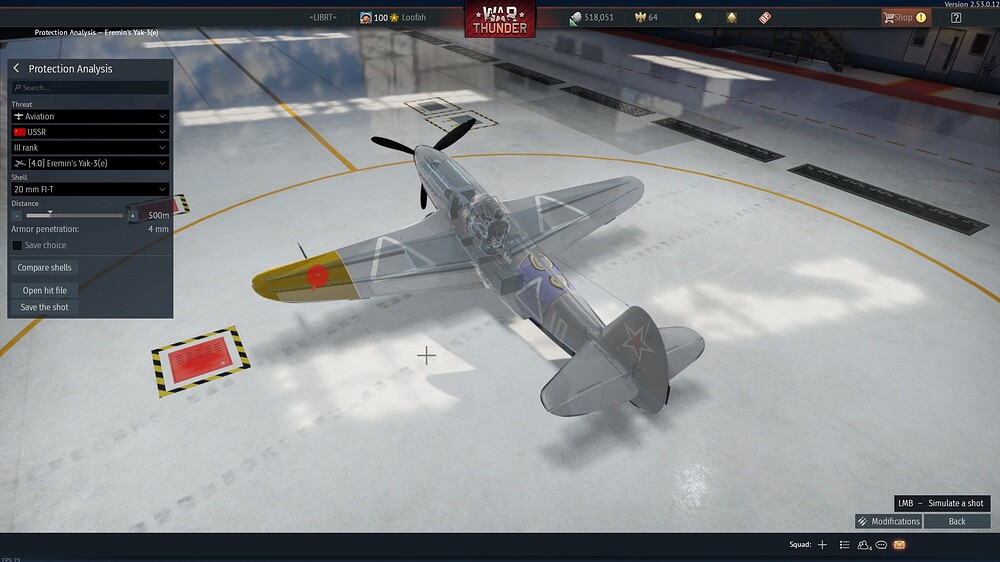Image resolution: width=1000 pixels, height=562 pixels.
Task: Expand the III rank dropdown
Action: tap(90, 148)
